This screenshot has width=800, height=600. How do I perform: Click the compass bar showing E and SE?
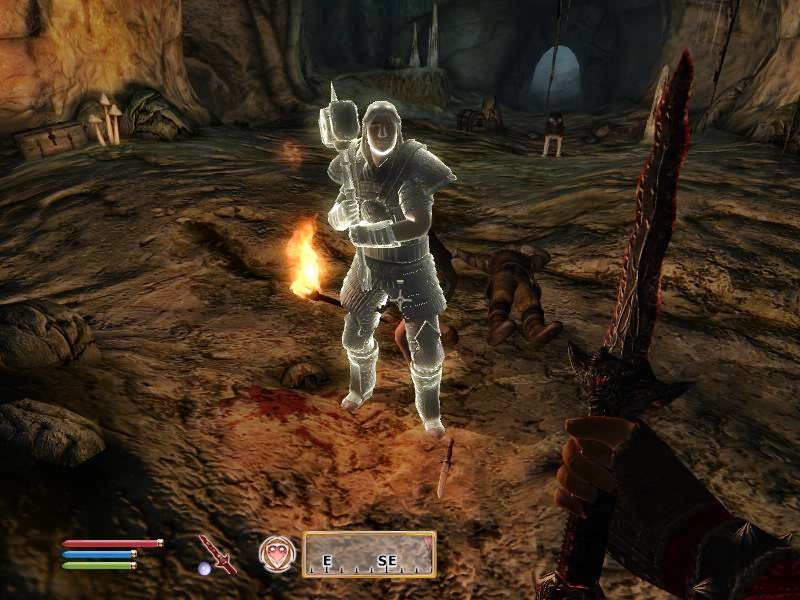tap(369, 554)
